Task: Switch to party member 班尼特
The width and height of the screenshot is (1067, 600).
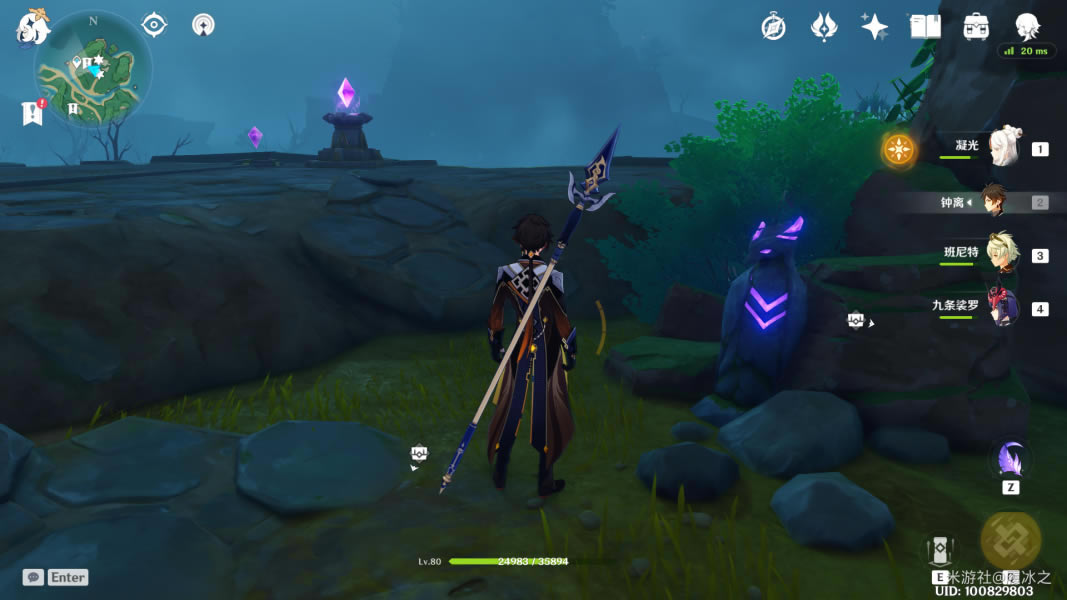Action: [x=1001, y=255]
